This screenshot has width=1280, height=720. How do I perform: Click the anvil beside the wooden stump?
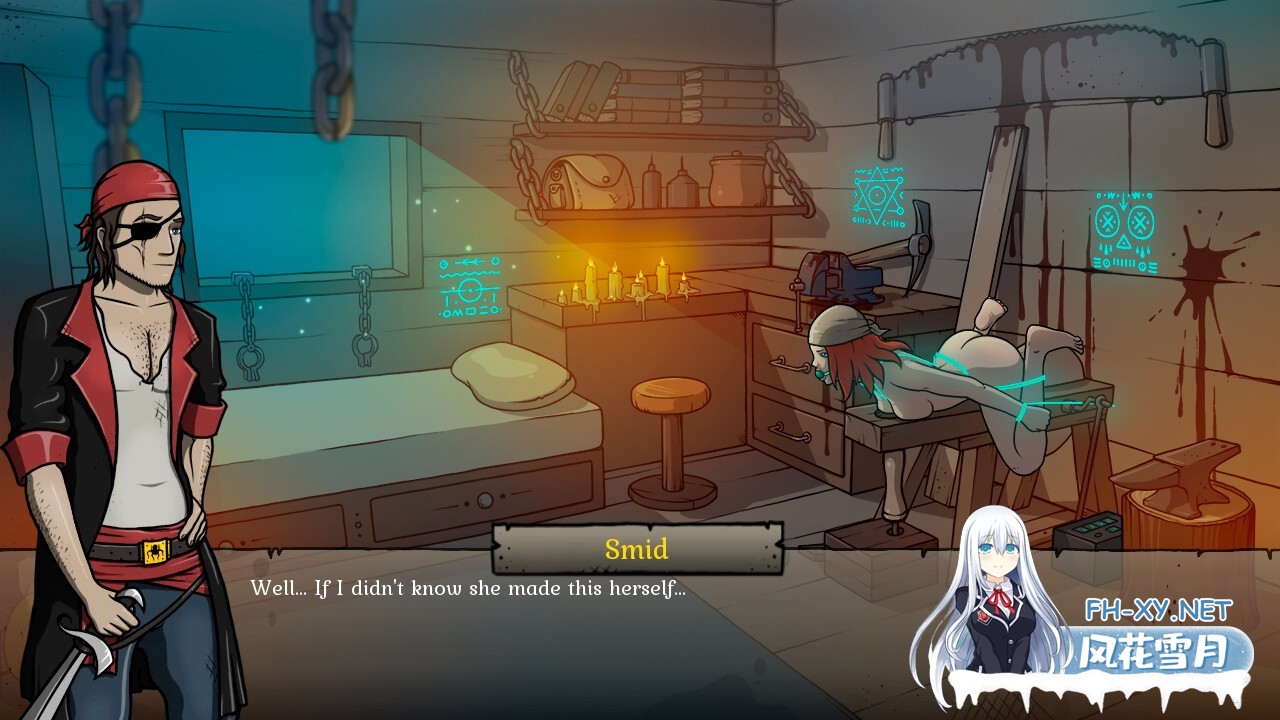[x=1180, y=470]
